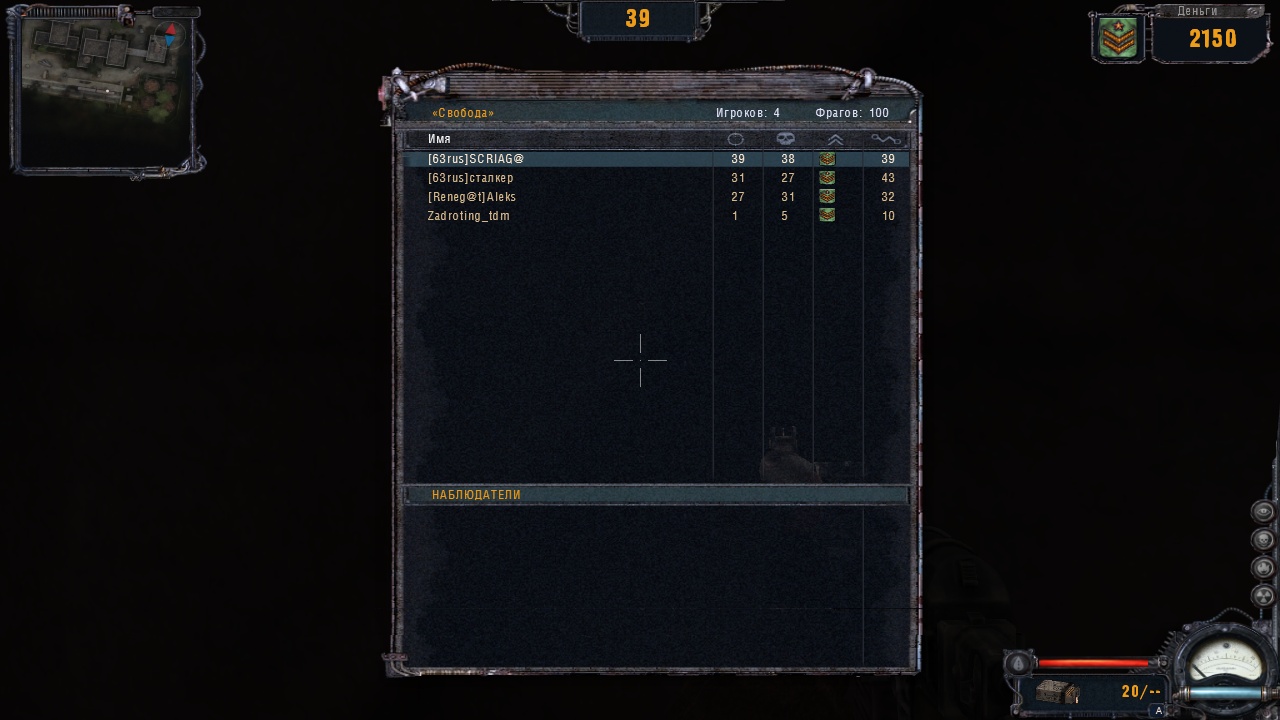Viewport: 1280px width, 720px height.
Task: Click the ping wave column header
Action: 886,139
